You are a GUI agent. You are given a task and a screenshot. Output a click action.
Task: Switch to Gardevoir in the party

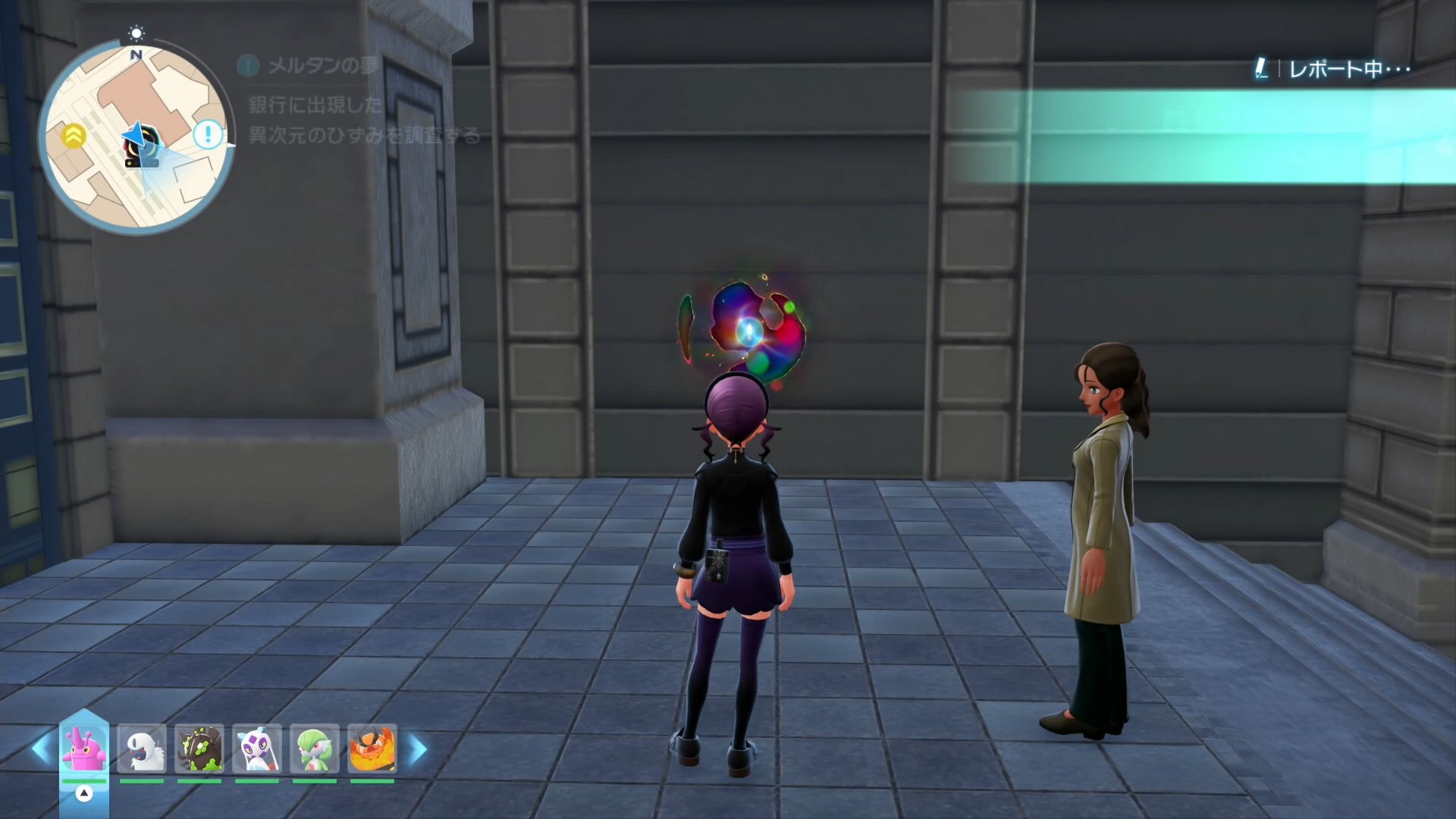click(315, 748)
